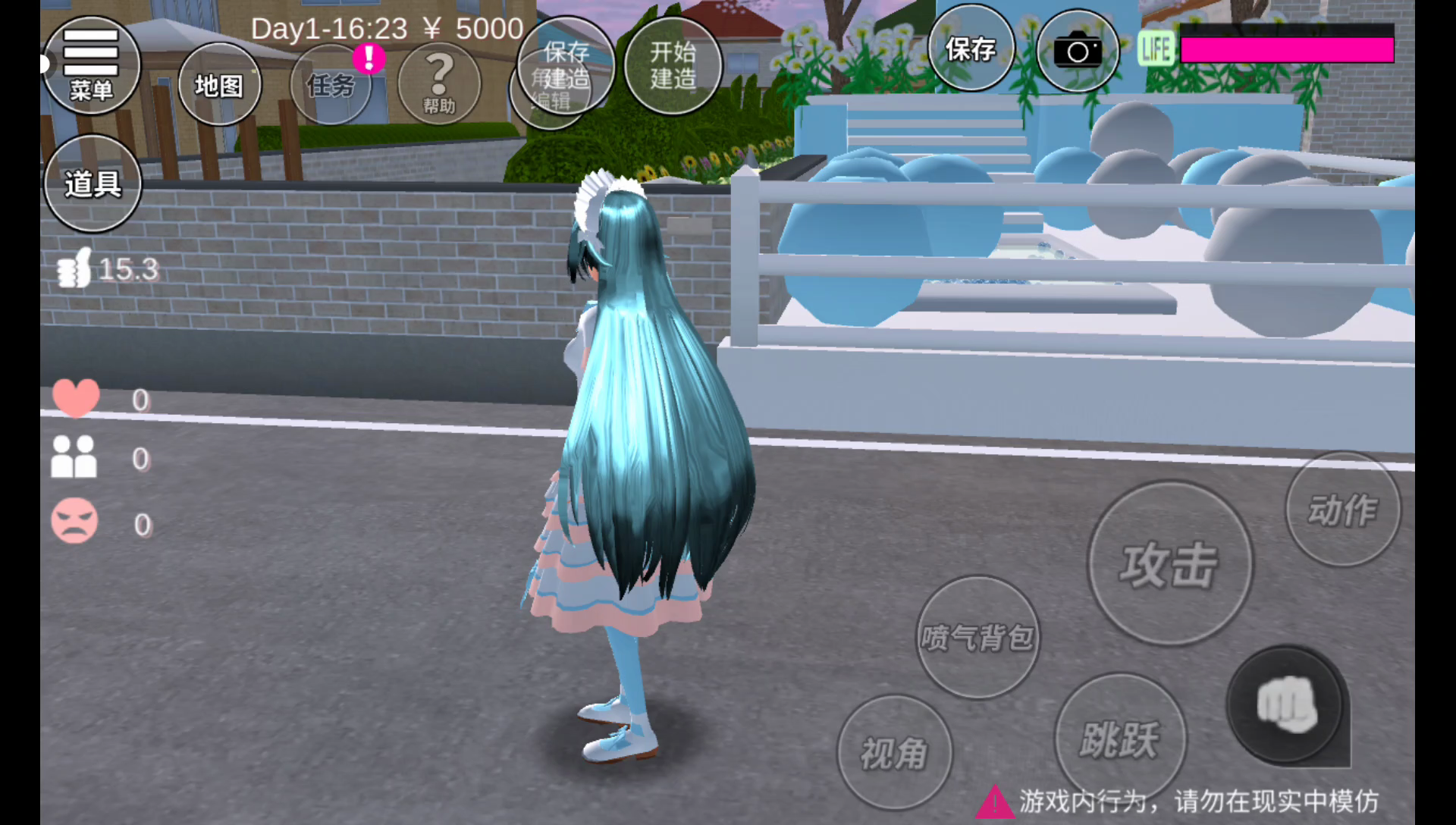Tap the 保存建造 save-build button
Screen dimensions: 1456x825
(566, 64)
